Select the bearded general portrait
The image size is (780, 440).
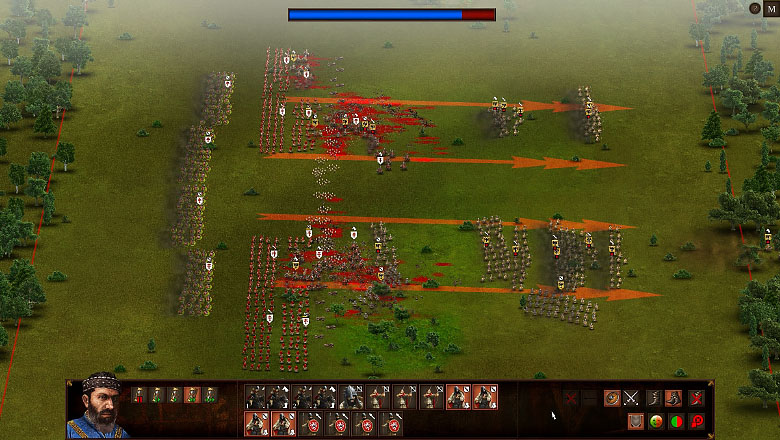[97, 405]
